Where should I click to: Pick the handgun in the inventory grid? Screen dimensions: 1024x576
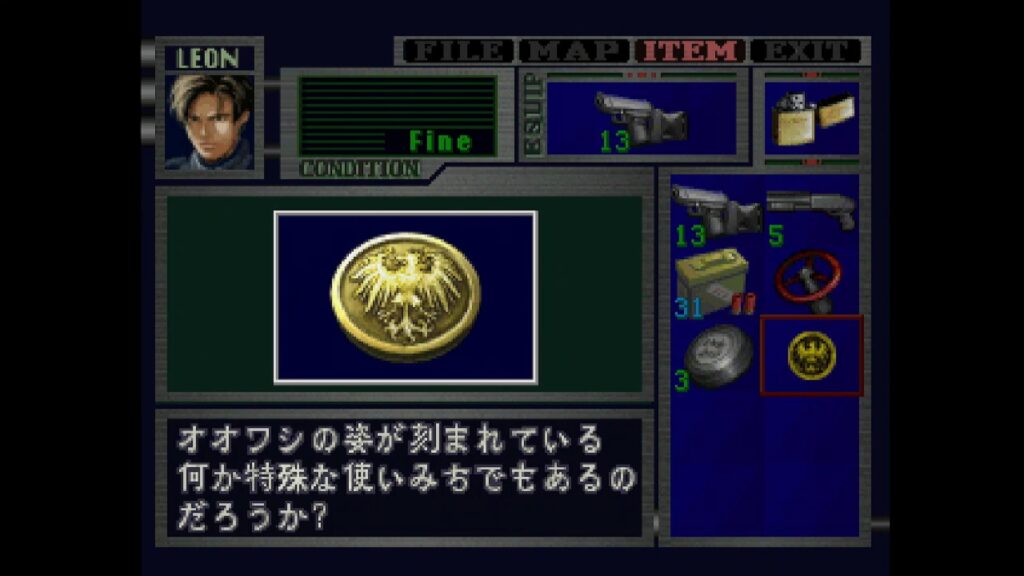coord(715,212)
